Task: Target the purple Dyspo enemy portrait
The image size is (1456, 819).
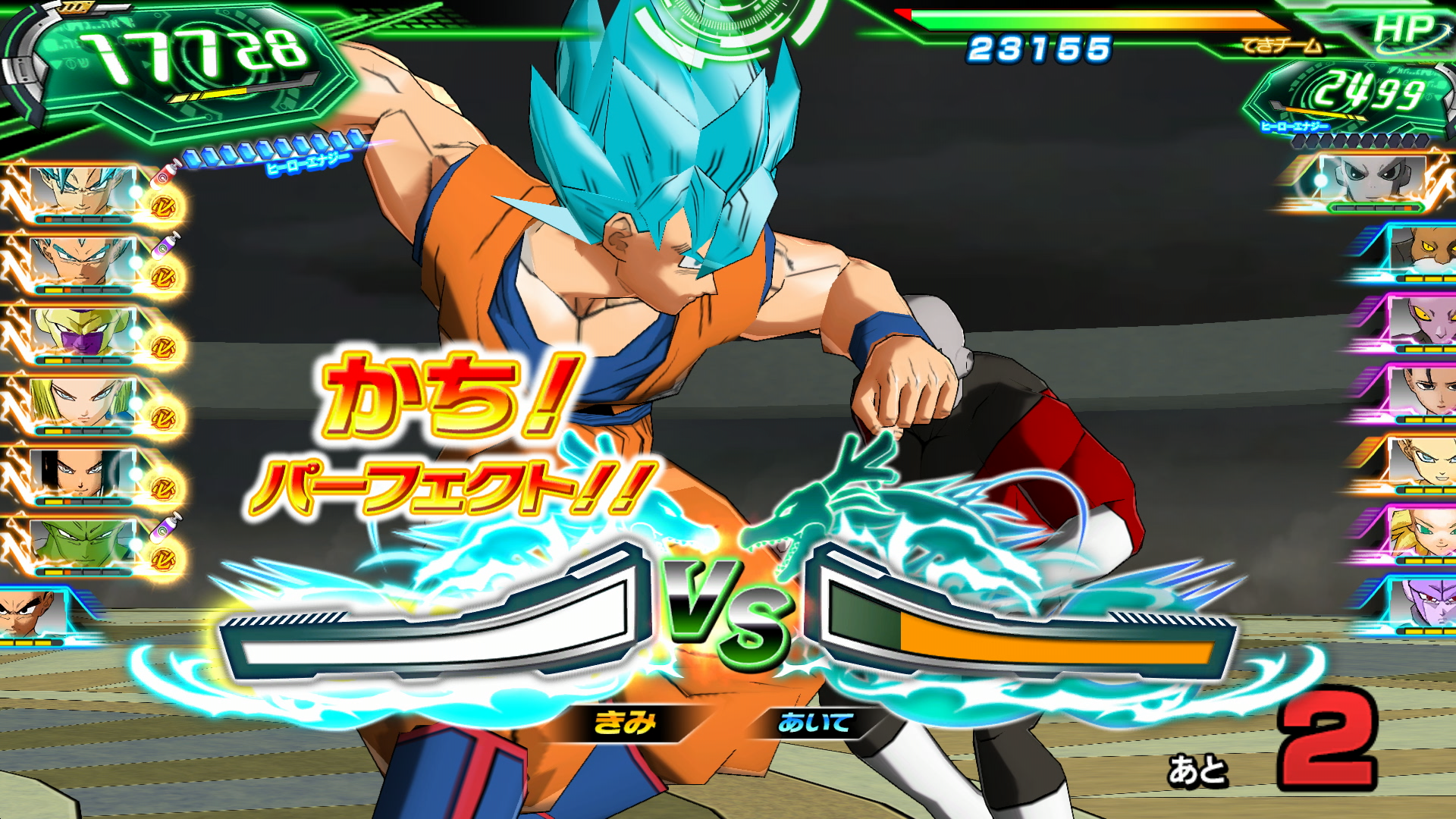Action: 1422,322
